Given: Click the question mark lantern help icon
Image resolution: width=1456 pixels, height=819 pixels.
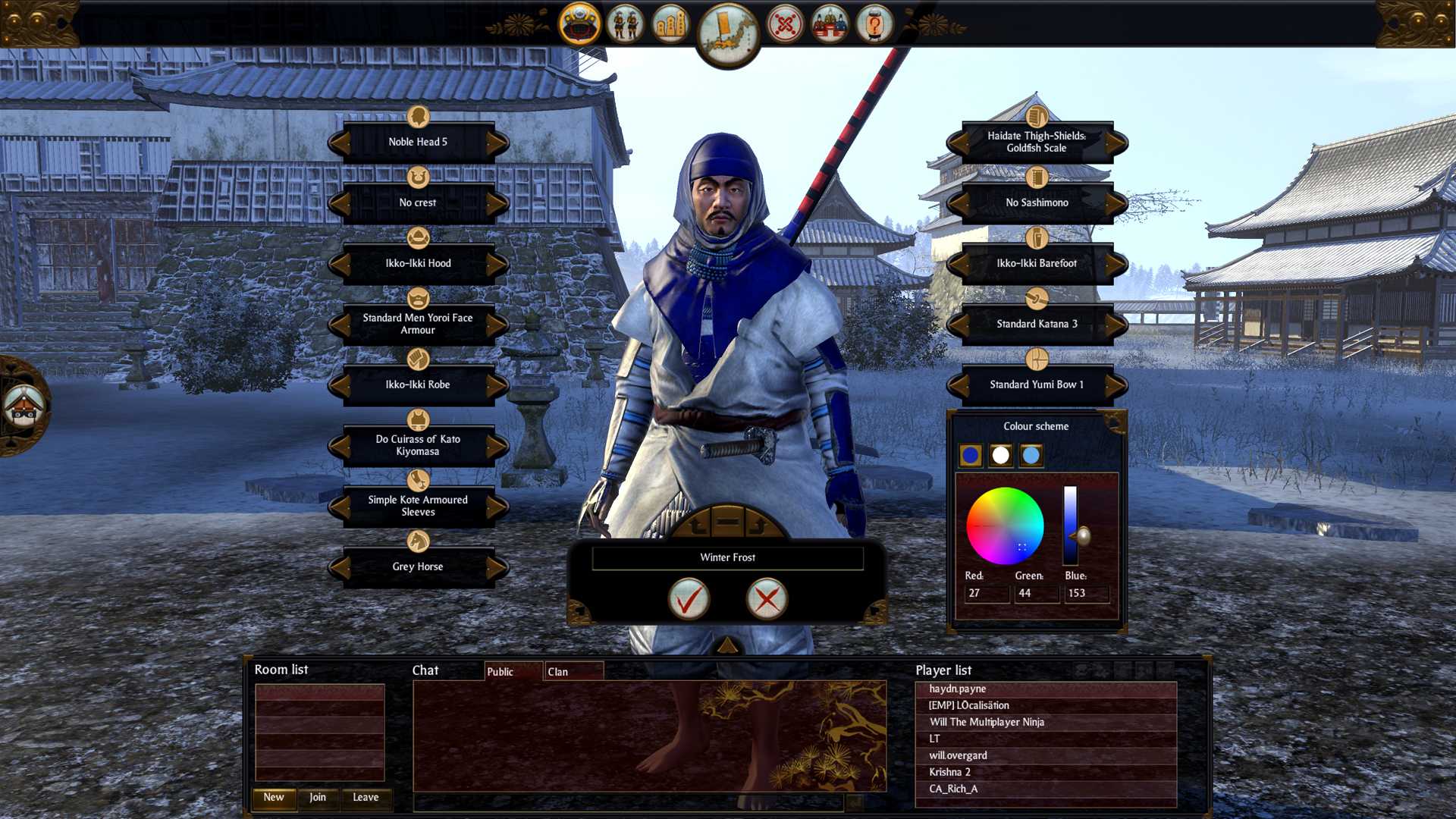Looking at the screenshot, I should (876, 24).
